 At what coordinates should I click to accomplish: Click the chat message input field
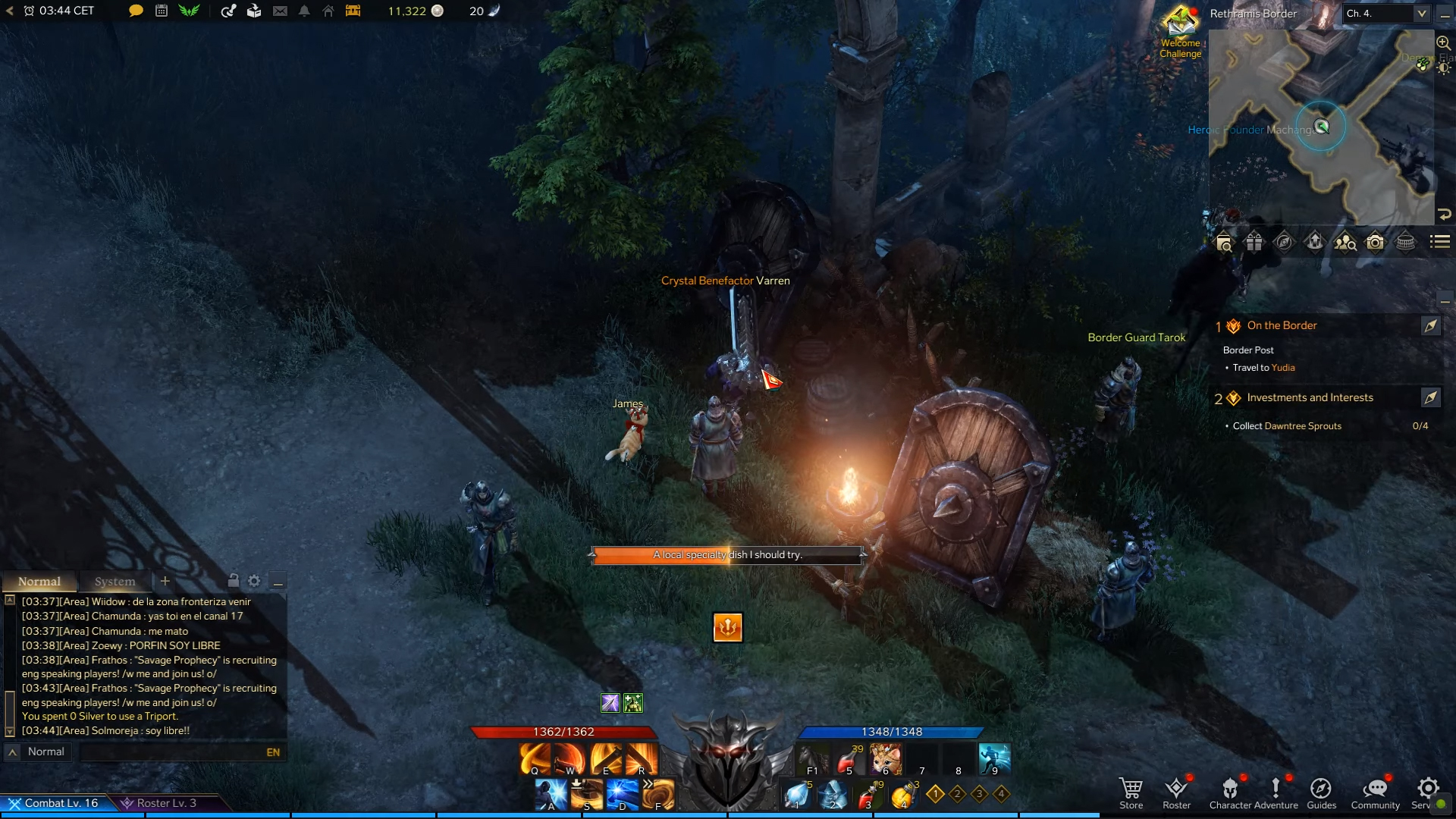(174, 752)
